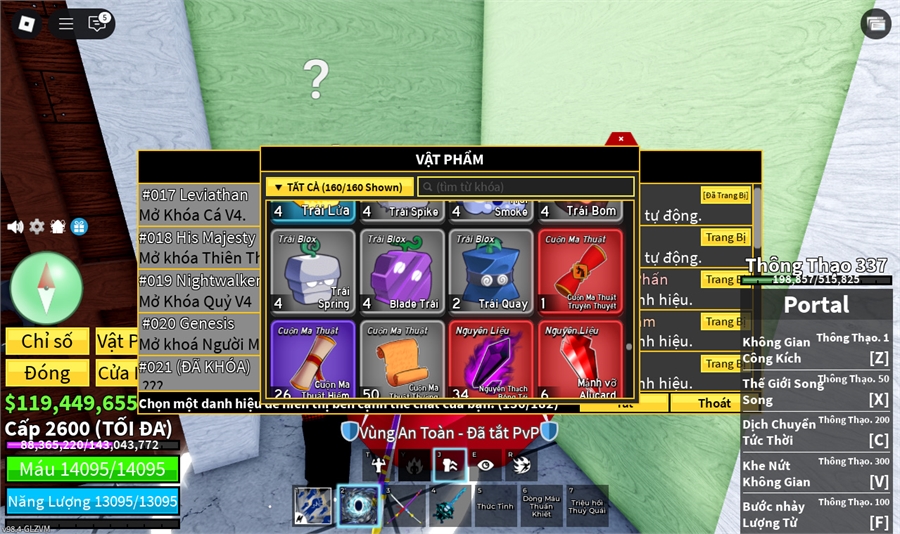Select the purple rare scroll item
The image size is (900, 534).
coord(313,360)
